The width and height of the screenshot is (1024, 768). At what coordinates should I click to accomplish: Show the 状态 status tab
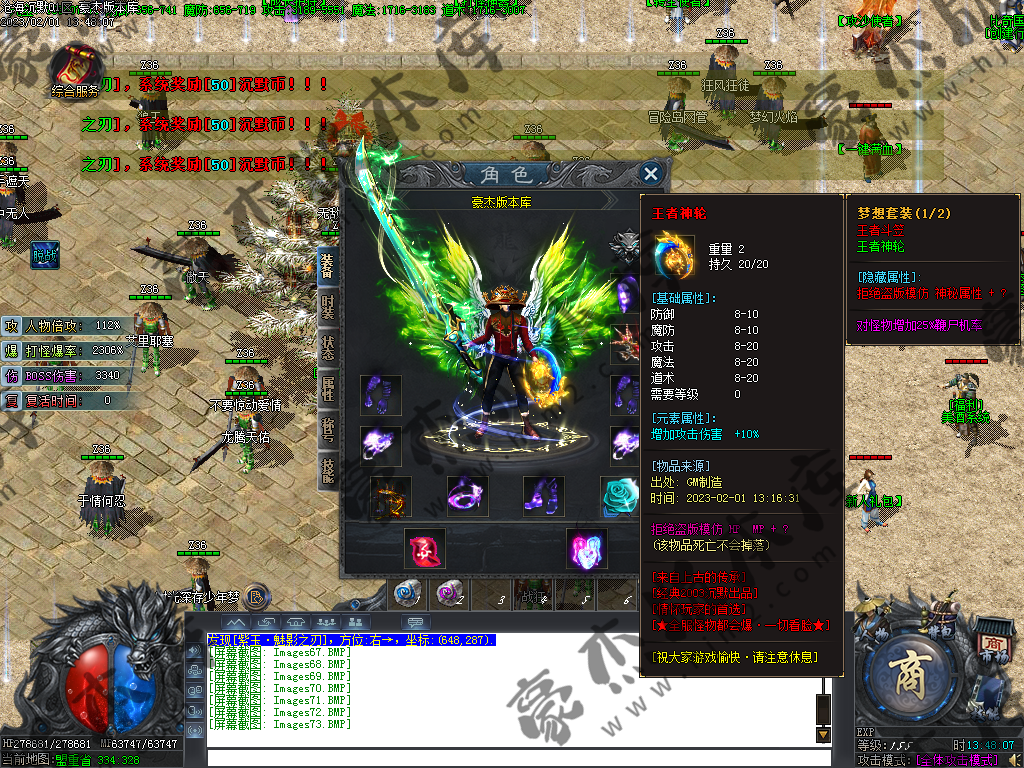[x=327, y=347]
